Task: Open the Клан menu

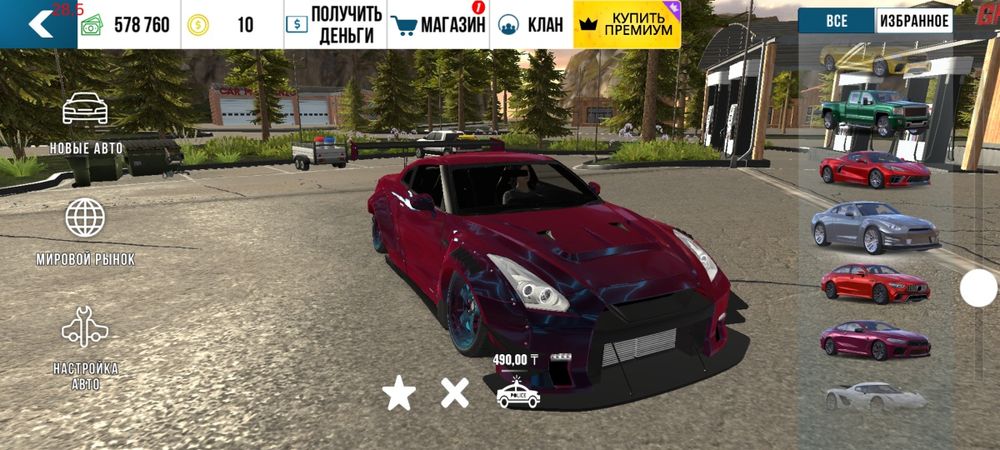Action: [531, 24]
